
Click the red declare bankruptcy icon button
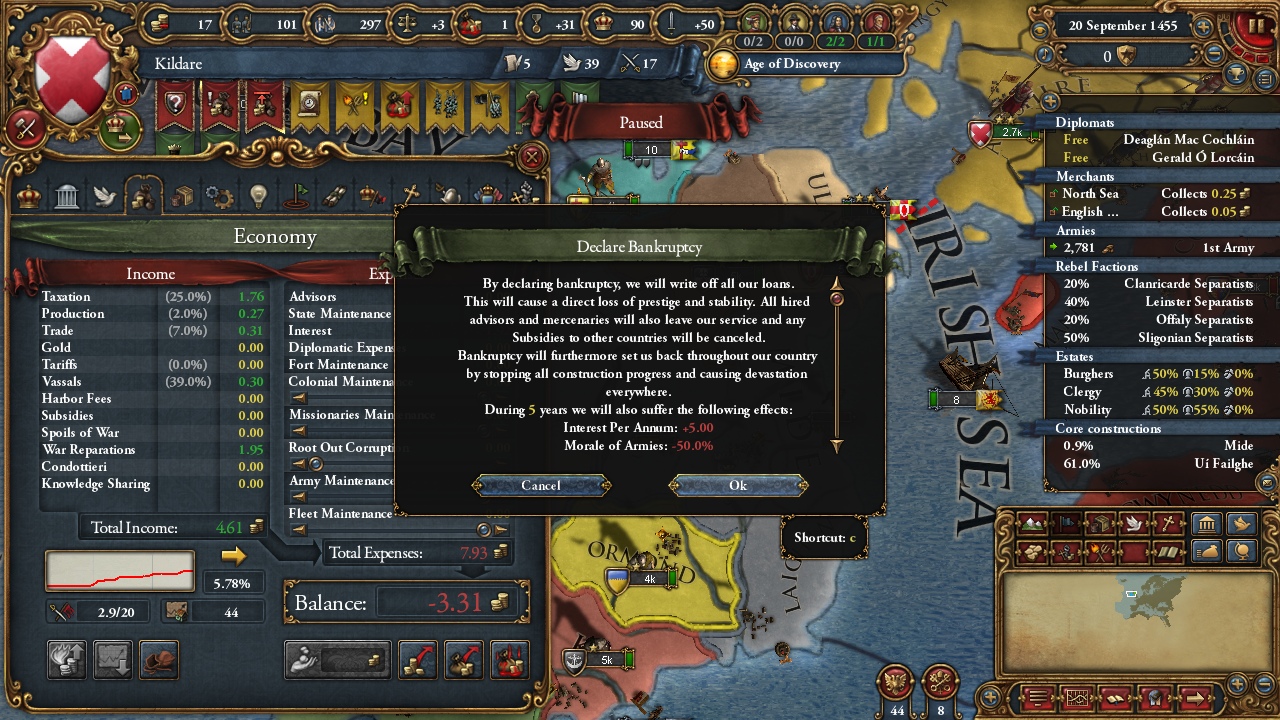[510, 660]
